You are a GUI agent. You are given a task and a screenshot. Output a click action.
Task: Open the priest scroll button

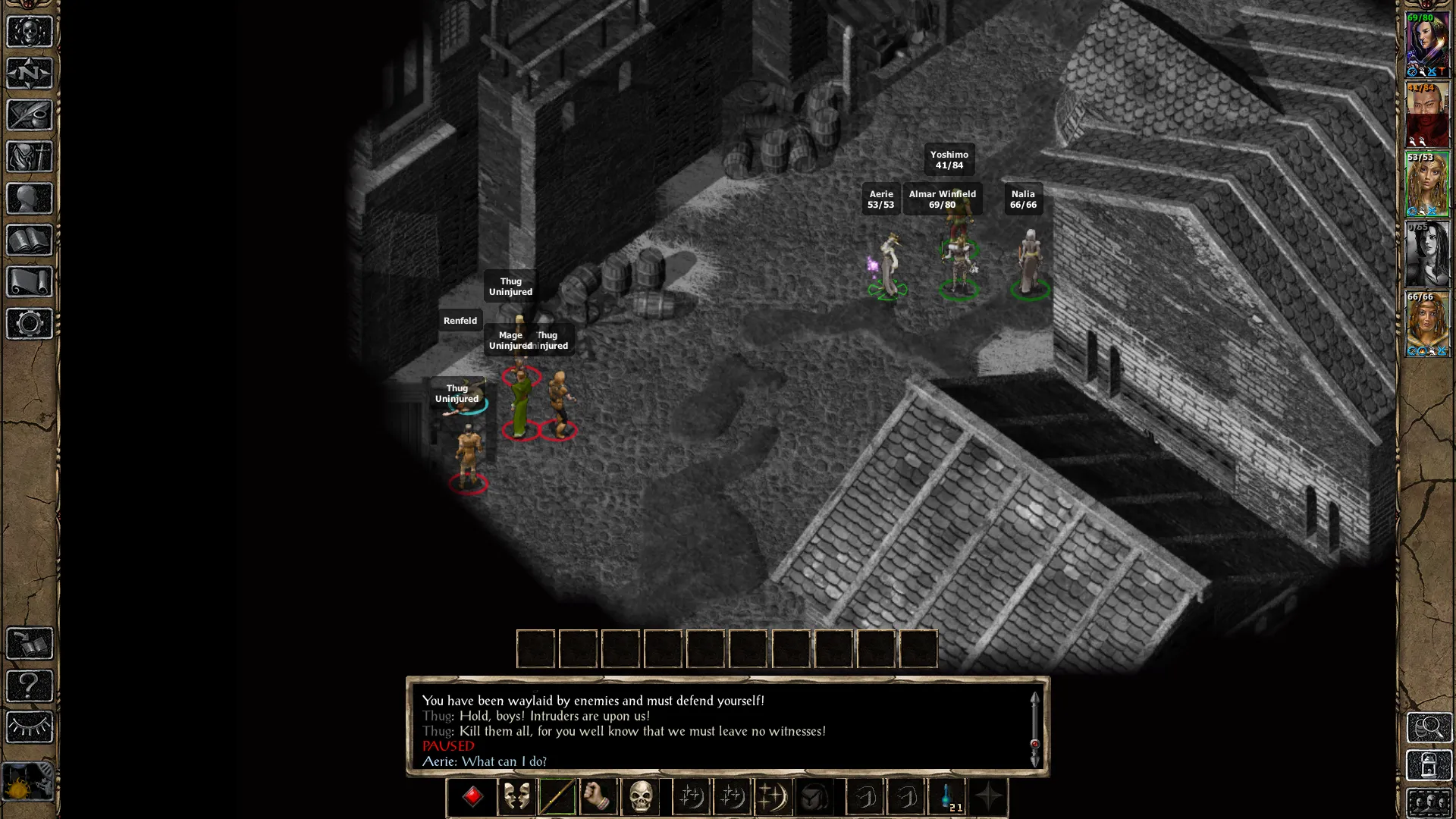coord(30,282)
